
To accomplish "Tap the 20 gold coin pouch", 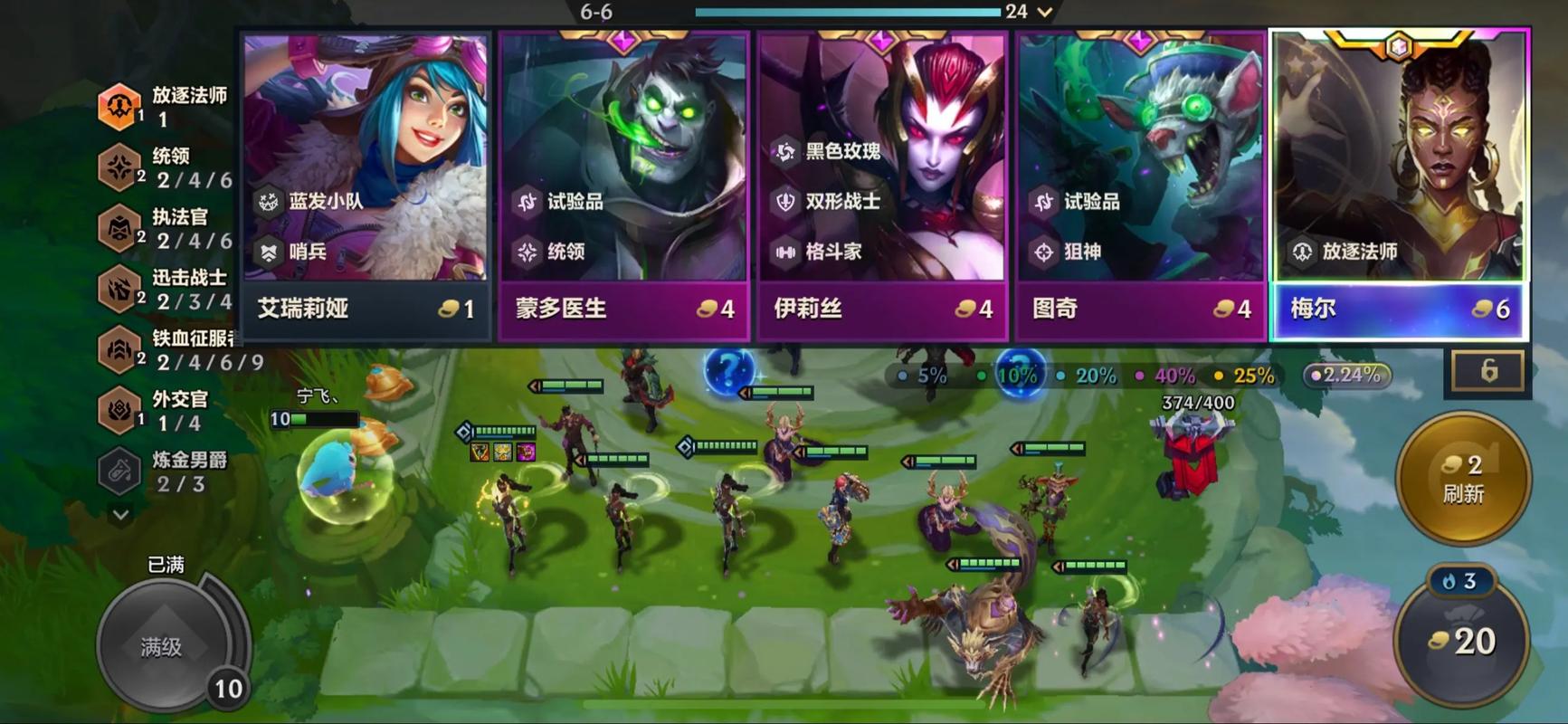I will [1462, 642].
